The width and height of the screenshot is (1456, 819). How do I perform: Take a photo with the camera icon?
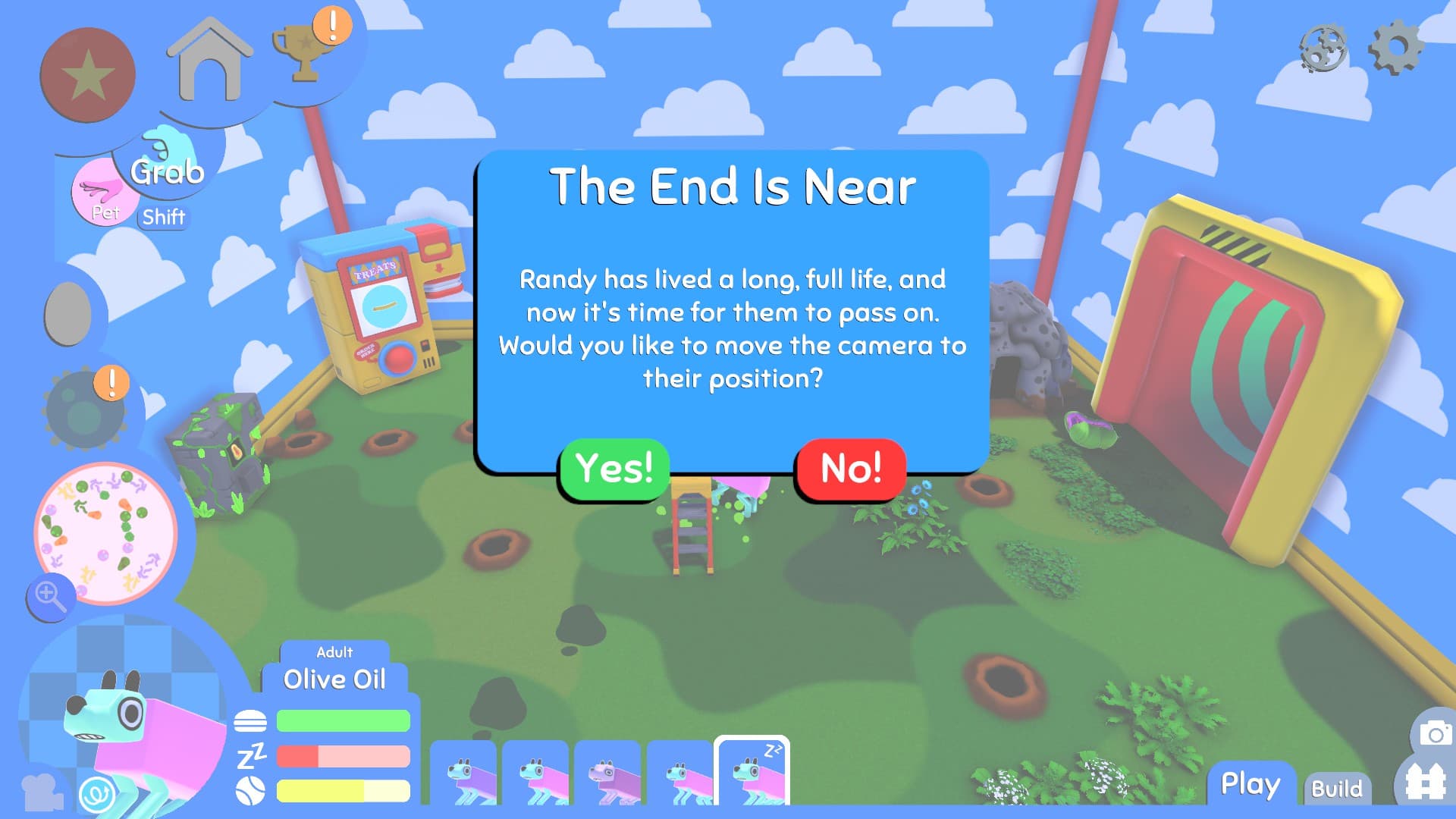[x=1435, y=733]
